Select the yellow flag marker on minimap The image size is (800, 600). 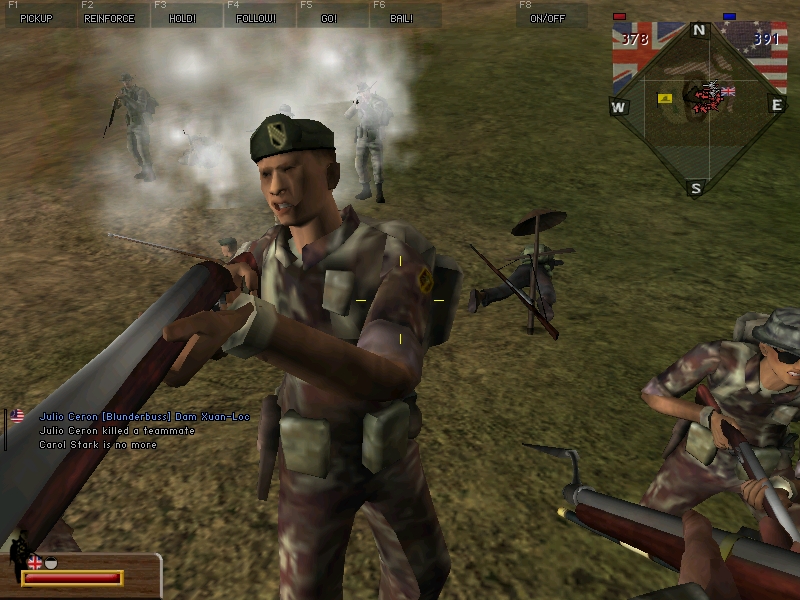point(664,99)
